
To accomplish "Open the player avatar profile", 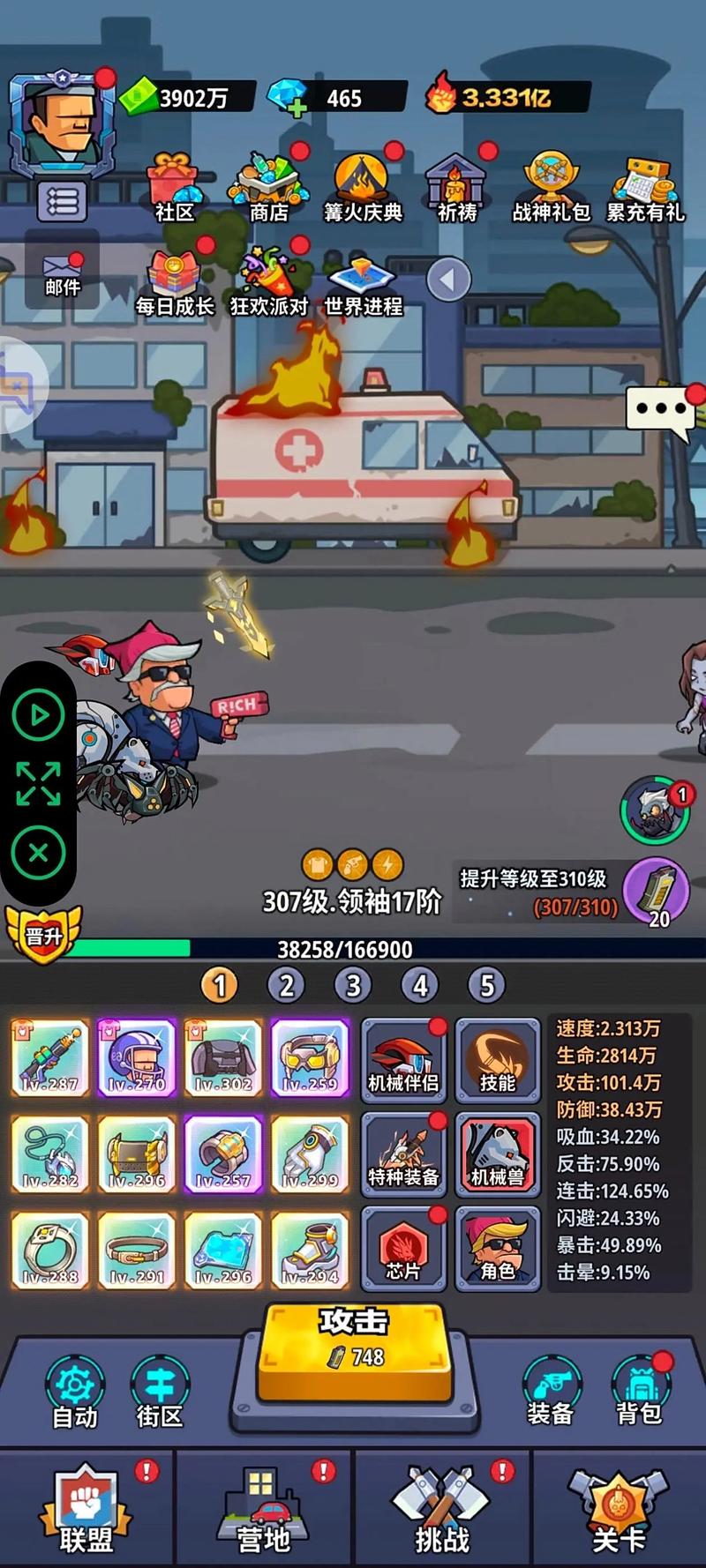I will (x=62, y=123).
